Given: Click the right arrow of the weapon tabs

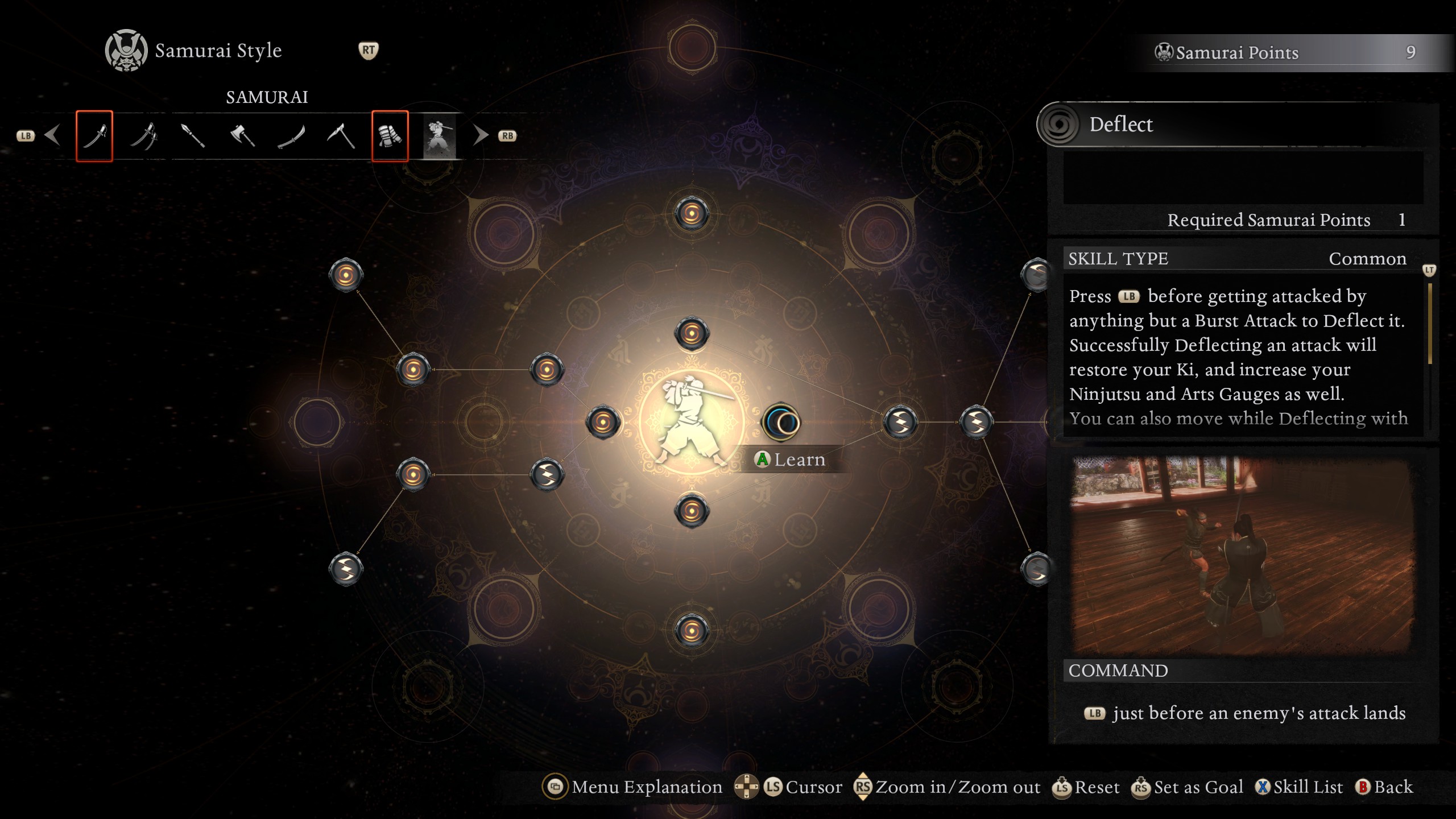Looking at the screenshot, I should pyautogui.click(x=481, y=135).
